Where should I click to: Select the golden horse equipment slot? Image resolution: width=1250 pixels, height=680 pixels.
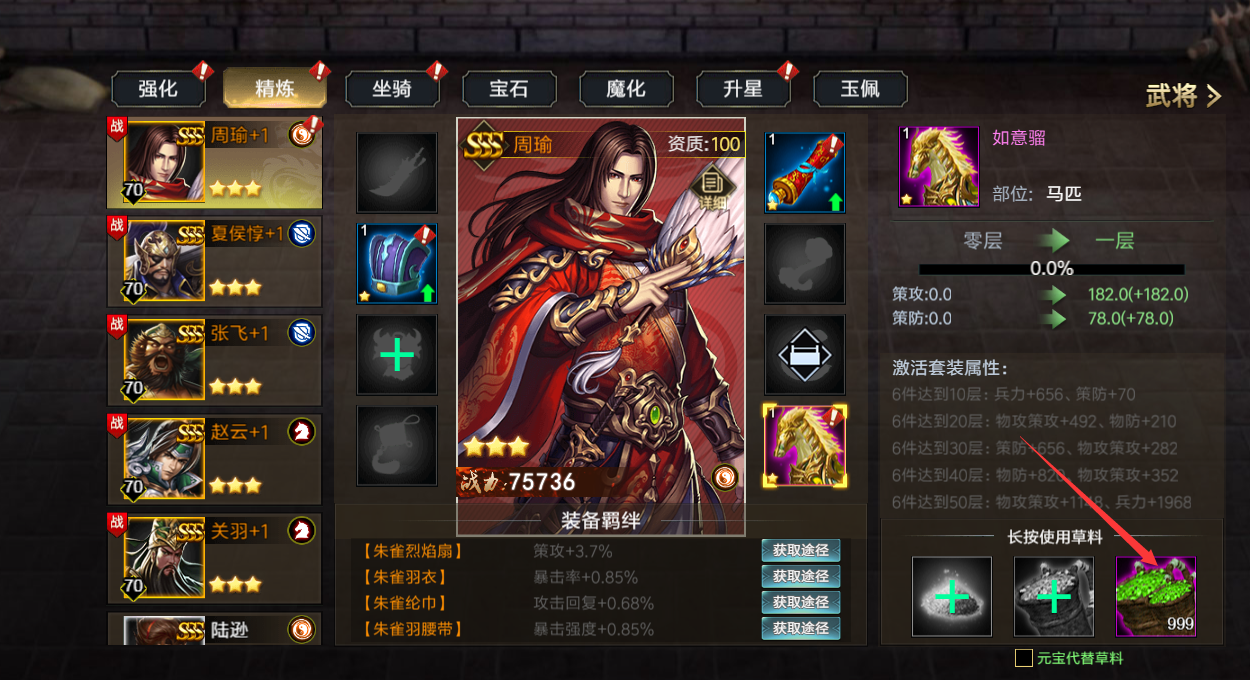coord(805,445)
